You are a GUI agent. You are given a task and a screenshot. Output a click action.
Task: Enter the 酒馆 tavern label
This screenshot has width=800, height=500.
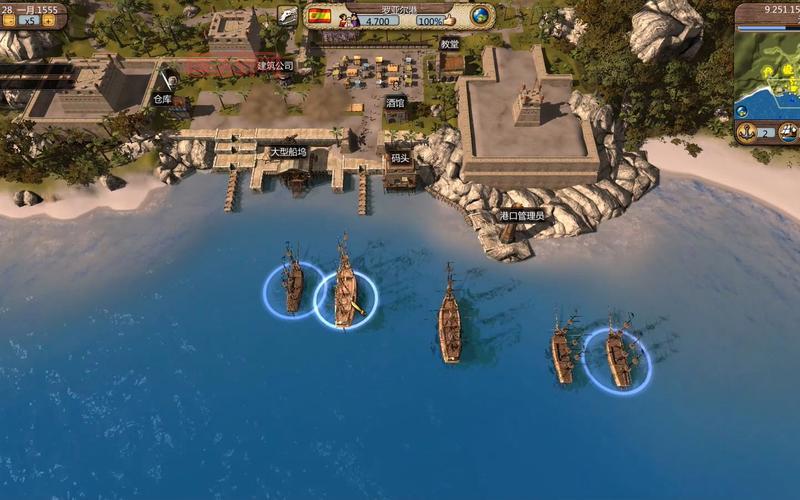point(395,102)
